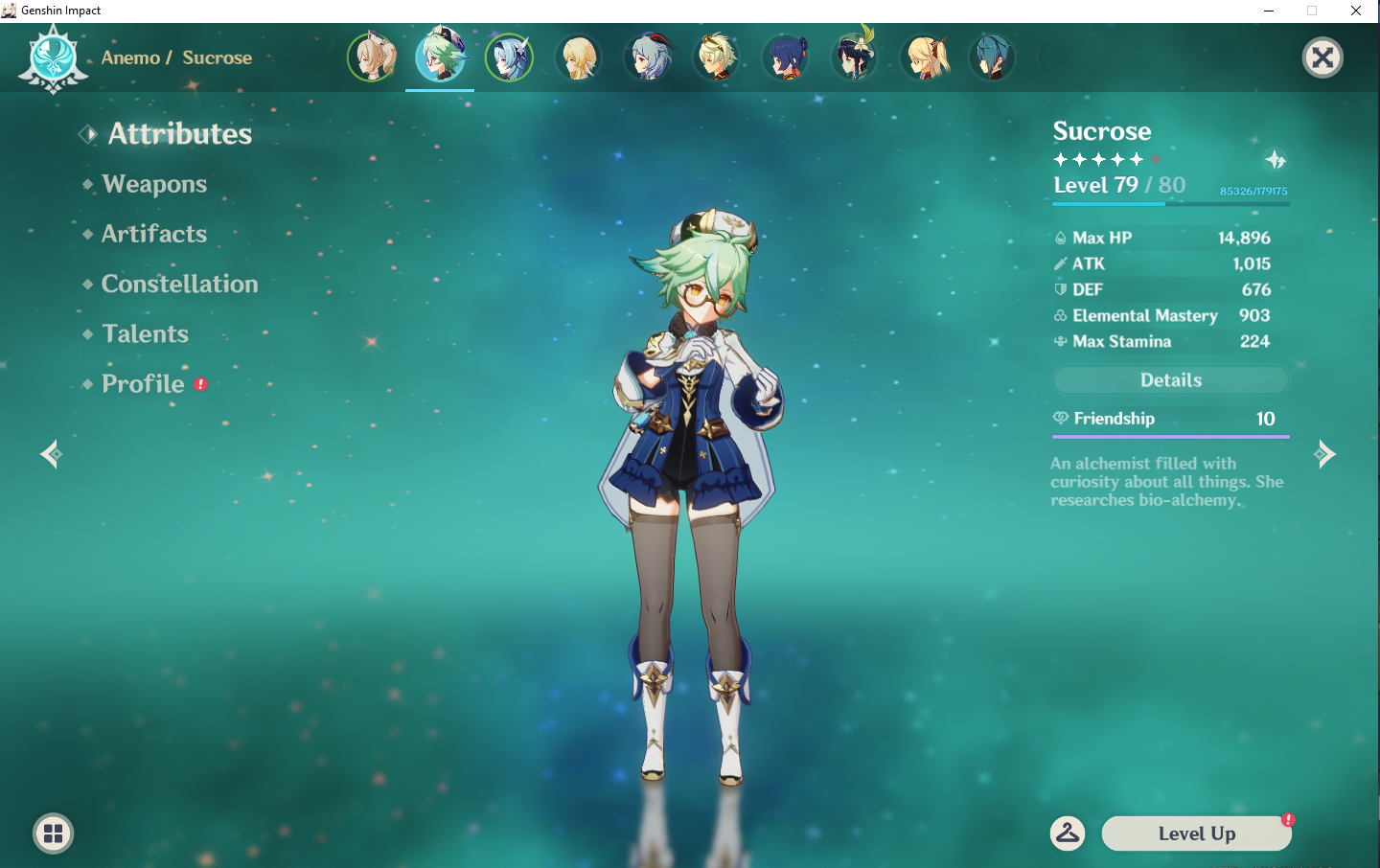This screenshot has width=1380, height=868.
Task: Click the DEF shield icon
Action: (x=1061, y=289)
